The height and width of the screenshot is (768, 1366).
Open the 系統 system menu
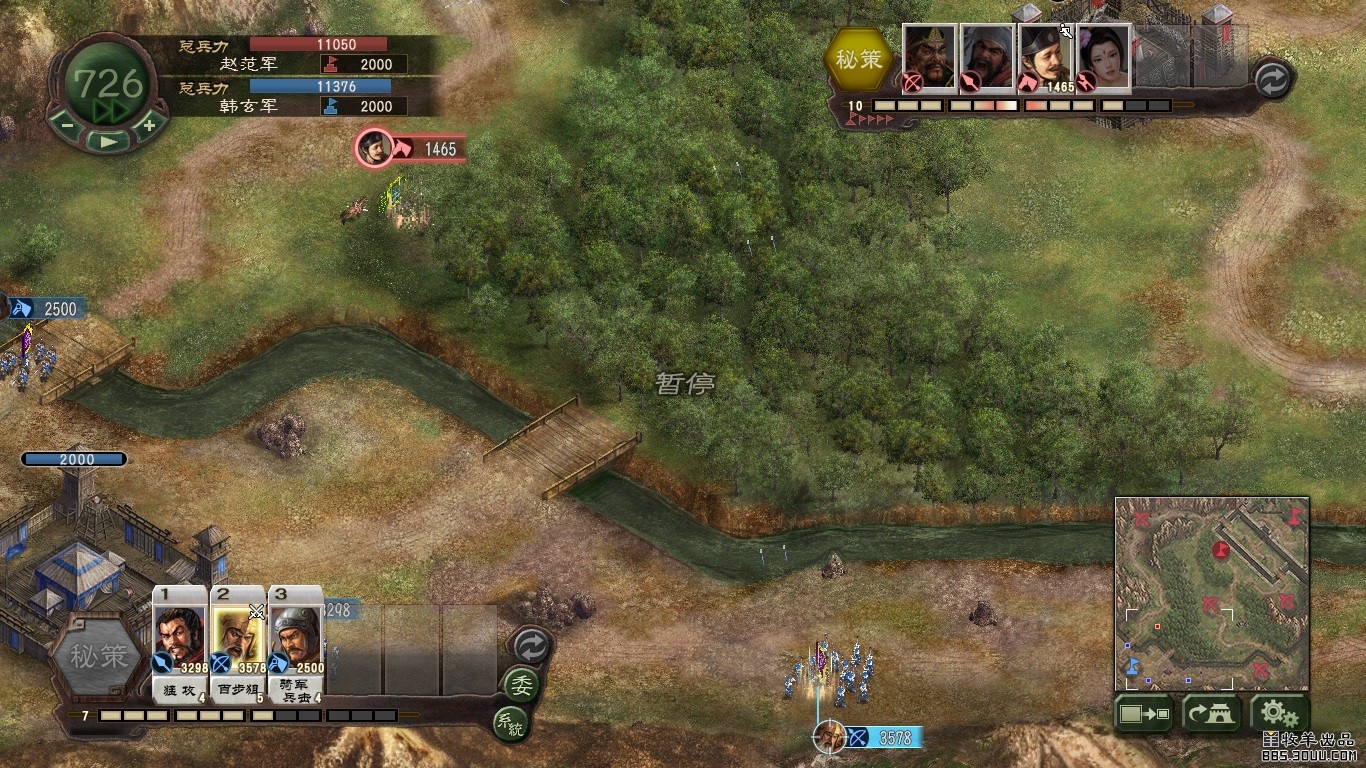(510, 723)
